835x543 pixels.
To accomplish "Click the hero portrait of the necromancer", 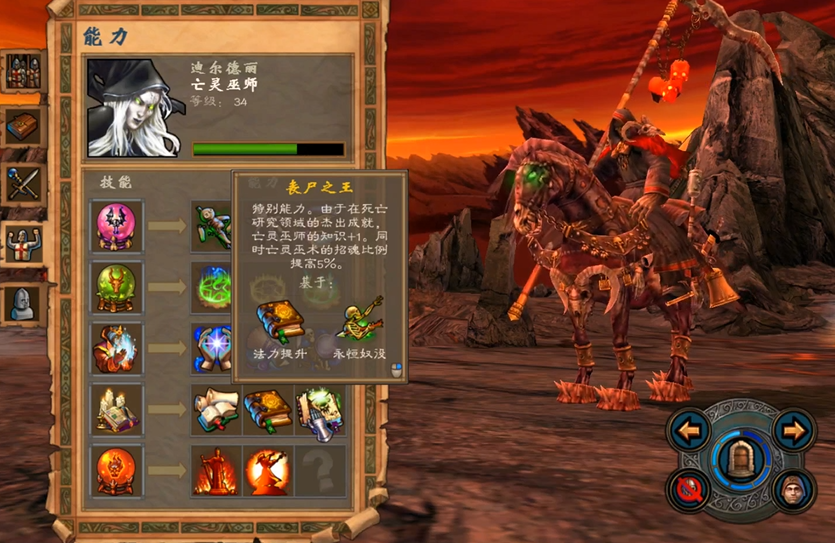I will (x=135, y=107).
